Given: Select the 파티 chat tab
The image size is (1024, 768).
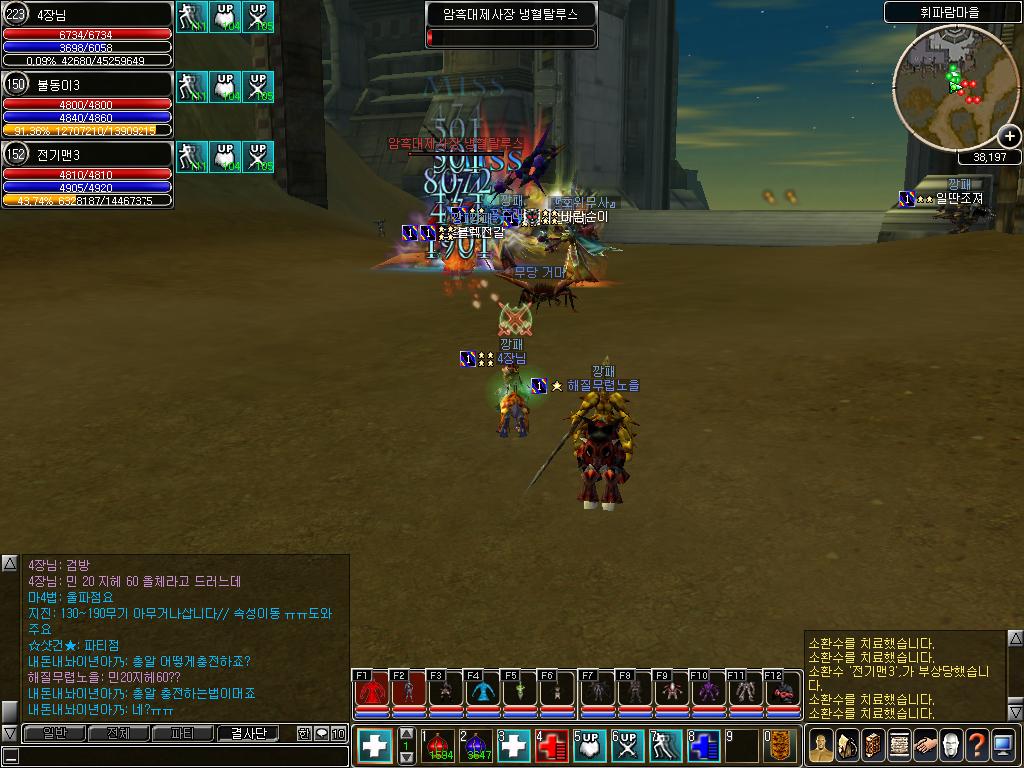Looking at the screenshot, I should click(x=183, y=734).
